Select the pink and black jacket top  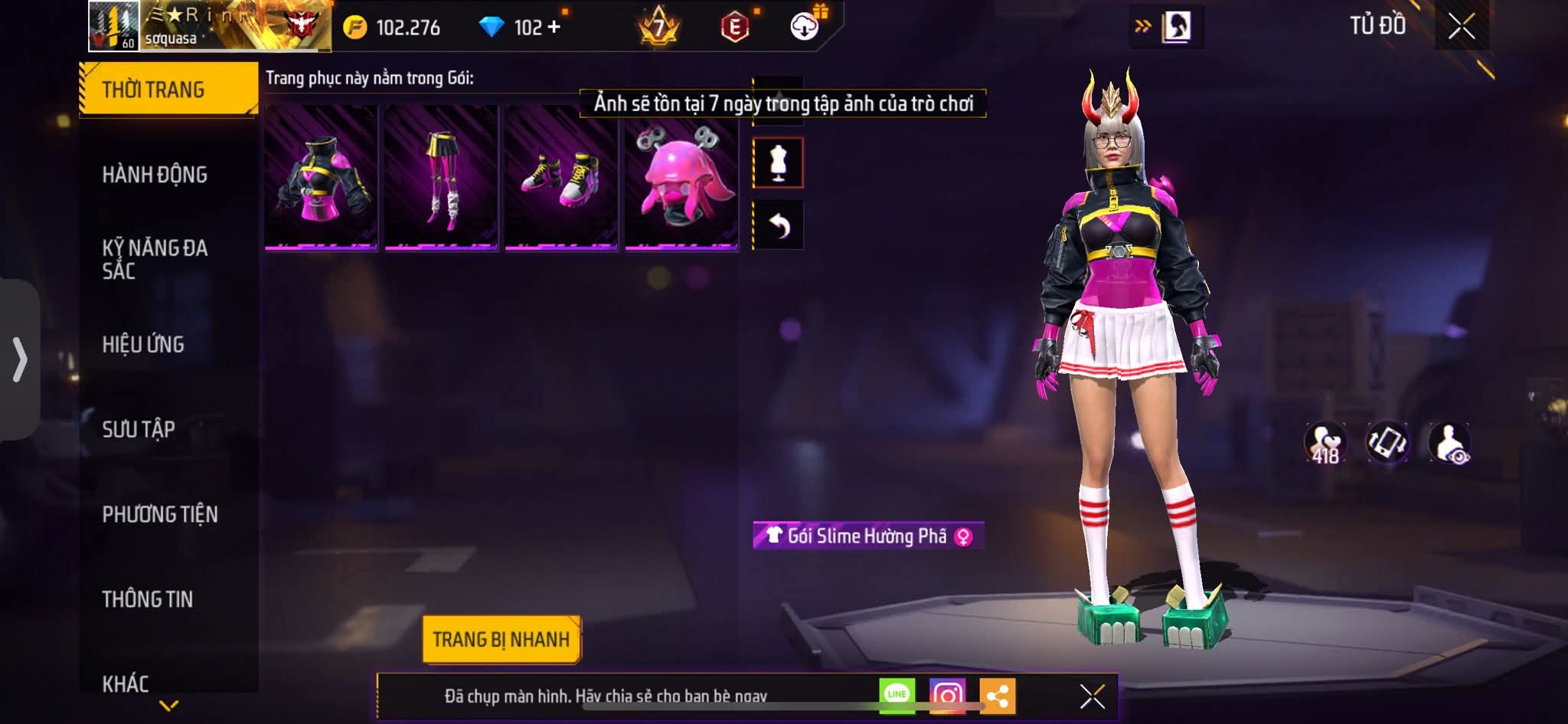pyautogui.click(x=321, y=179)
